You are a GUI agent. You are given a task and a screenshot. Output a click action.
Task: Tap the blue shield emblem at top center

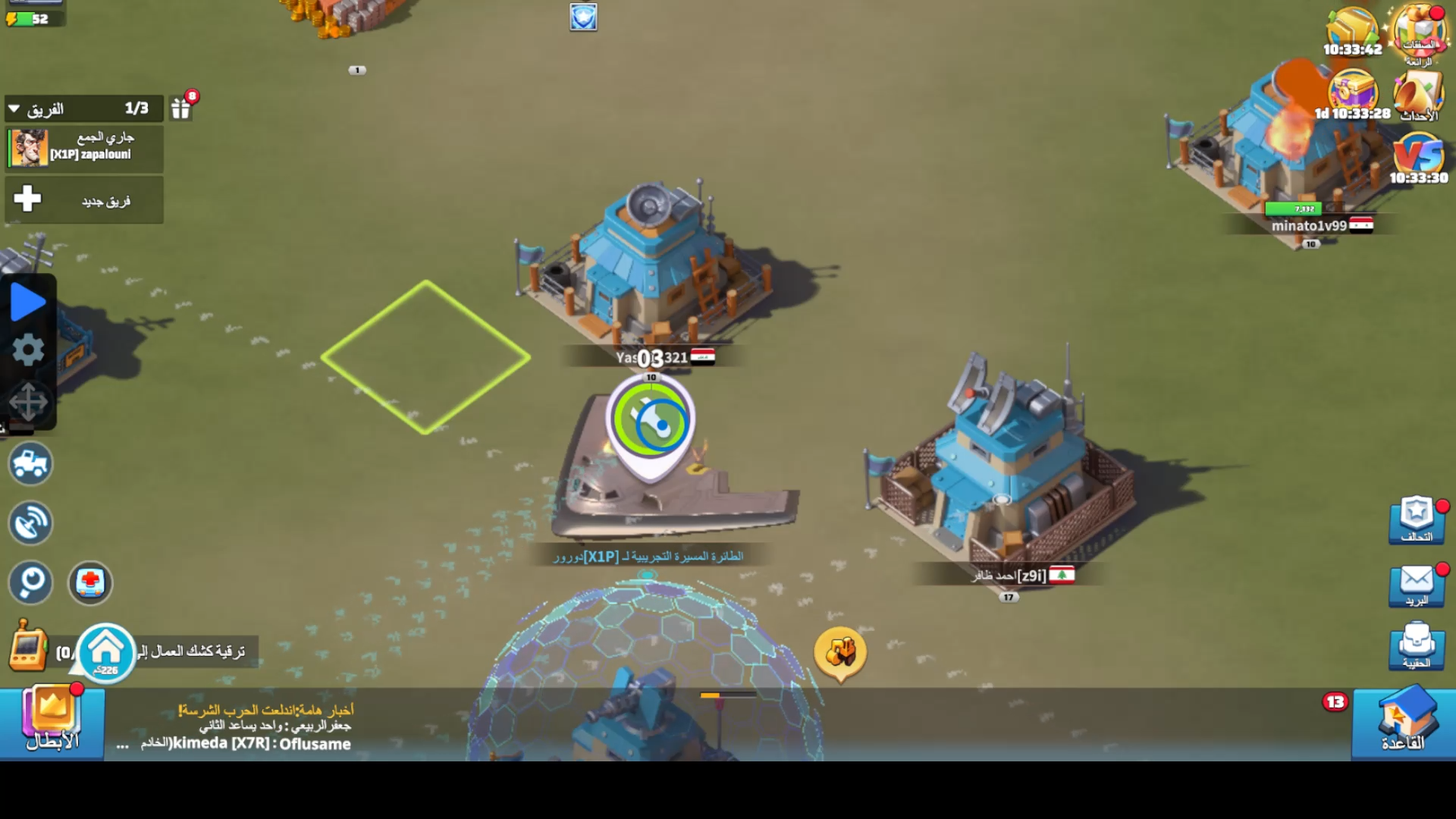coord(582,17)
